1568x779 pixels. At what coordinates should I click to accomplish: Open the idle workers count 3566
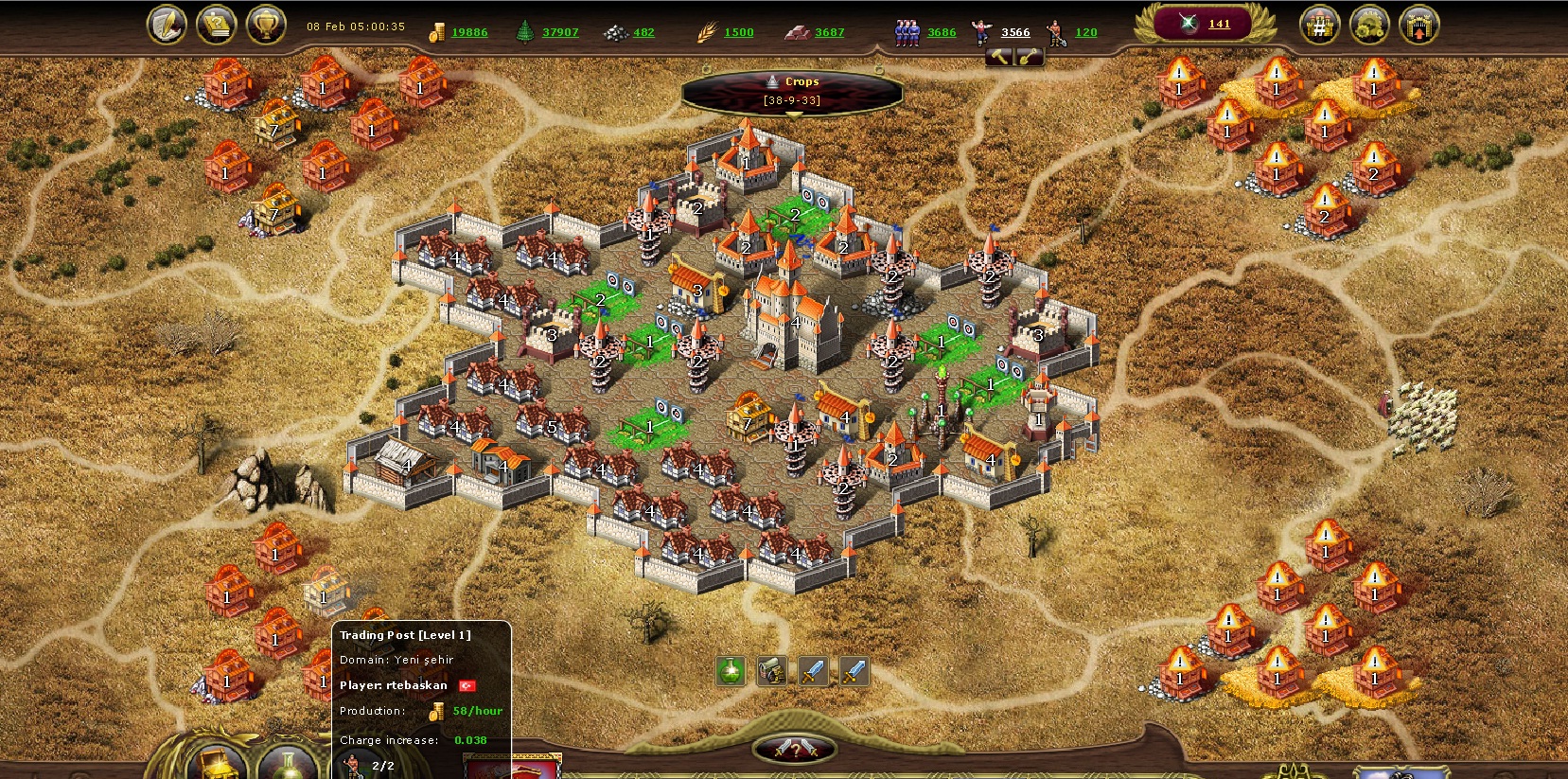click(x=1015, y=32)
